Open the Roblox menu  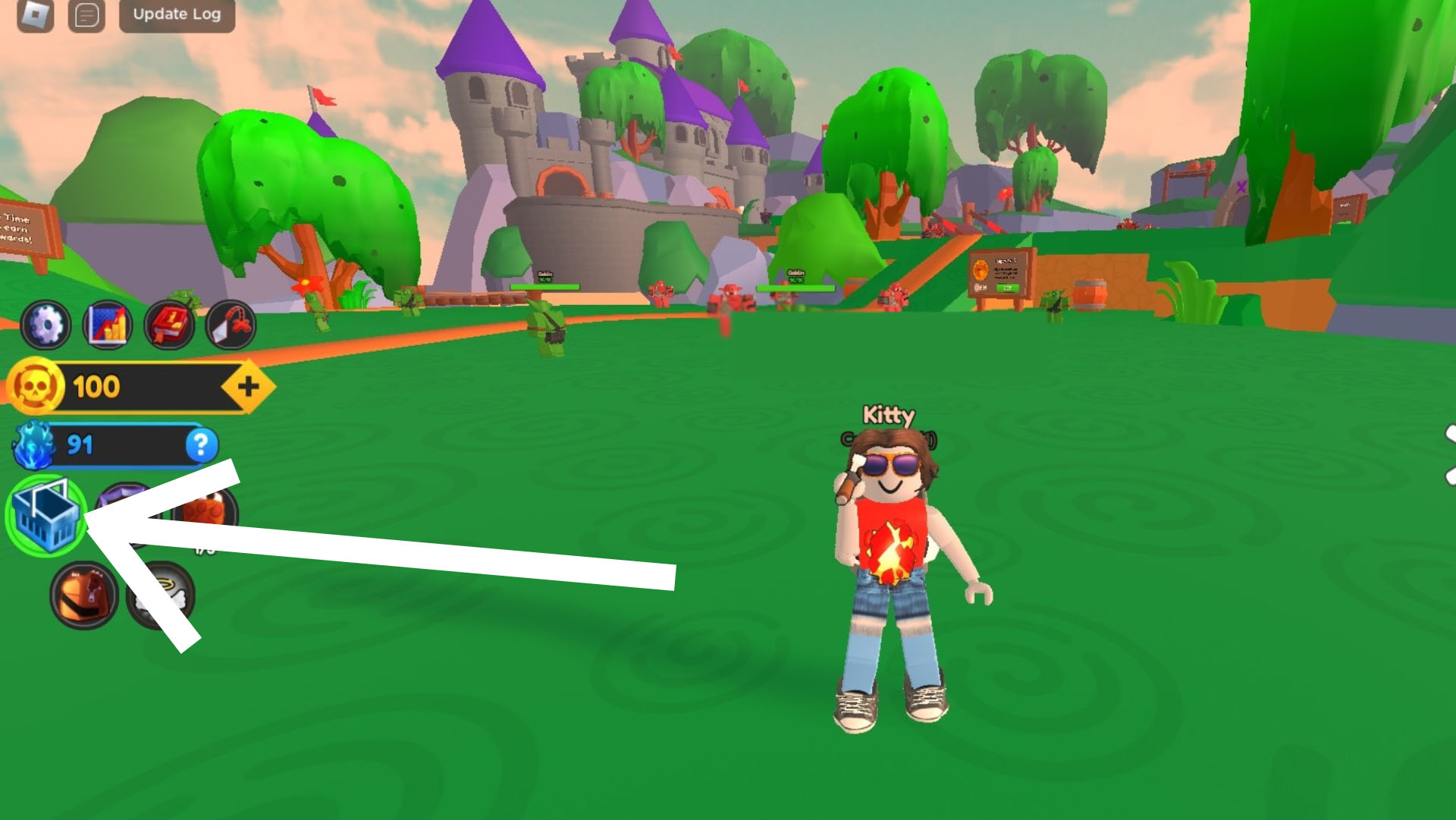coord(35,14)
